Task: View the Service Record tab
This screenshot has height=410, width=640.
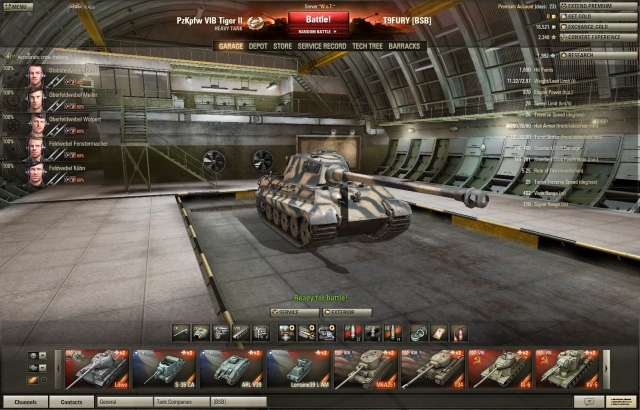Action: (322, 46)
